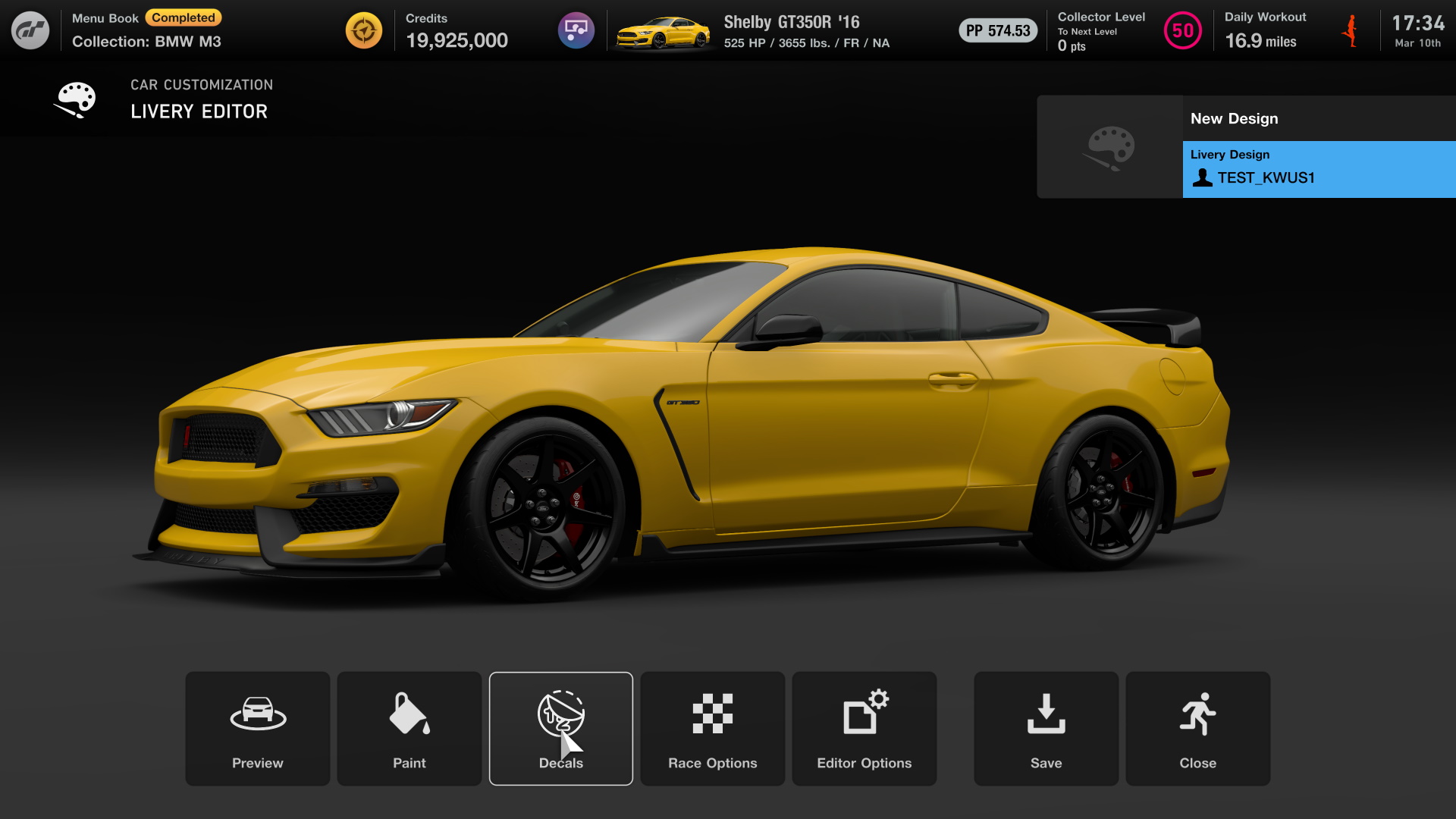The height and width of the screenshot is (819, 1456).
Task: Open the GT logo home menu
Action: point(30,30)
